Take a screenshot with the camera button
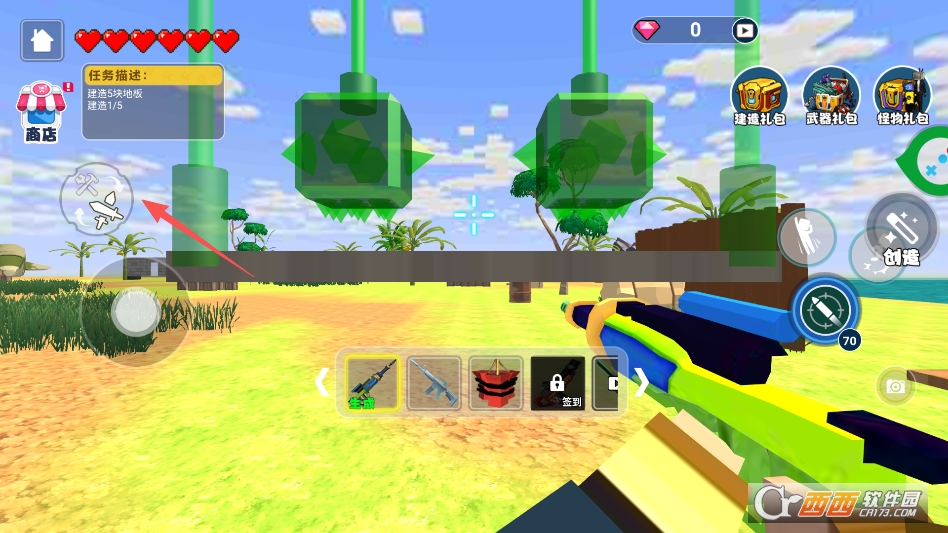Screen dimensions: 948x533 [x=895, y=386]
